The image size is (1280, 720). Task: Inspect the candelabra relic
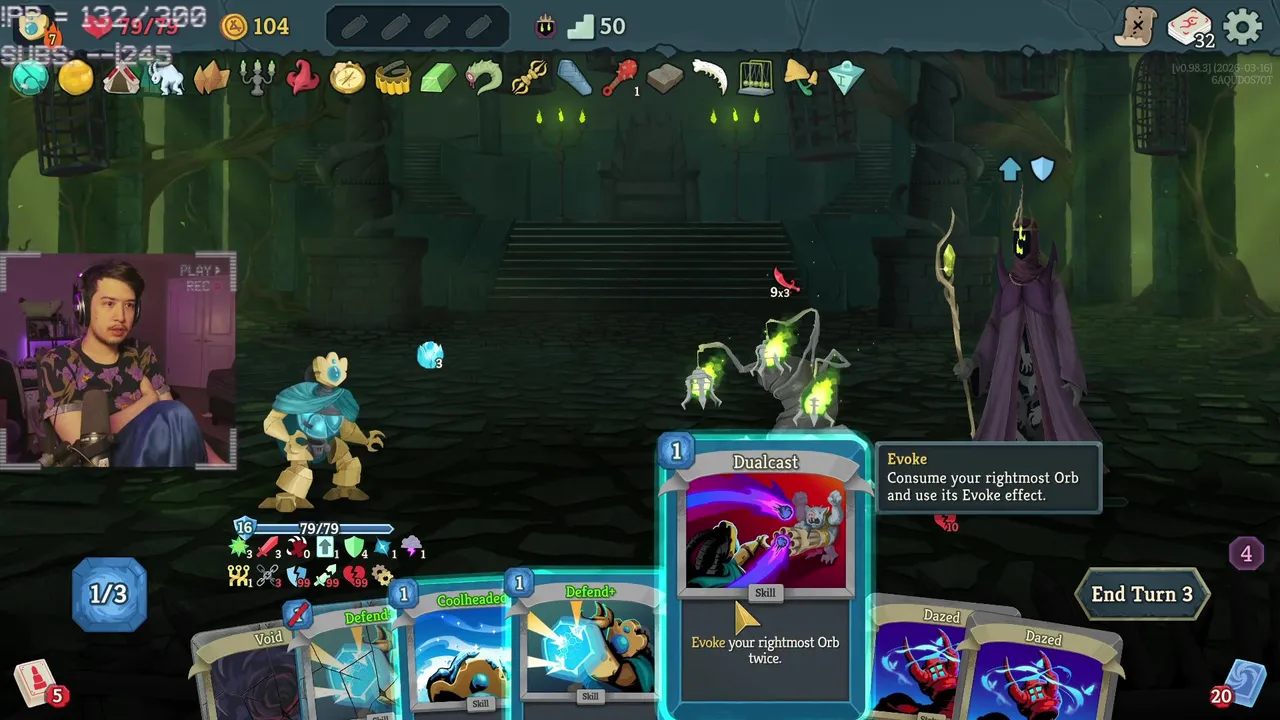coord(257,78)
